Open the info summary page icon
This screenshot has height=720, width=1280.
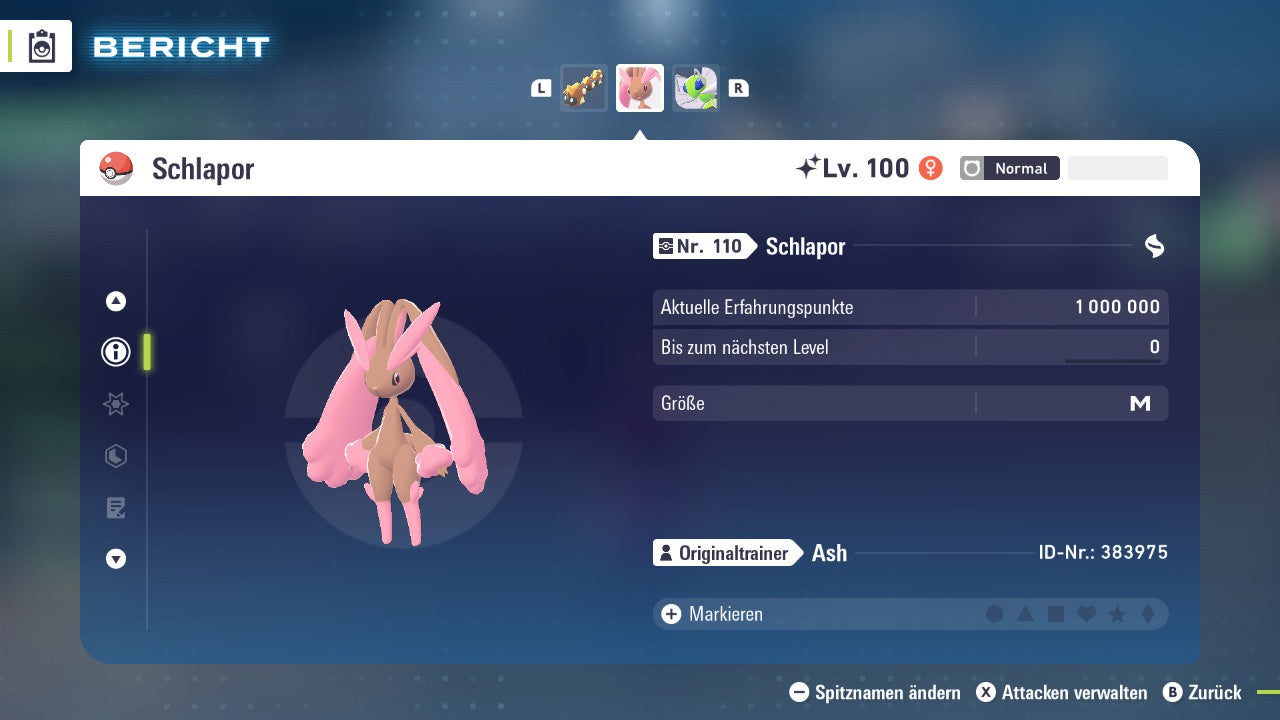point(115,352)
